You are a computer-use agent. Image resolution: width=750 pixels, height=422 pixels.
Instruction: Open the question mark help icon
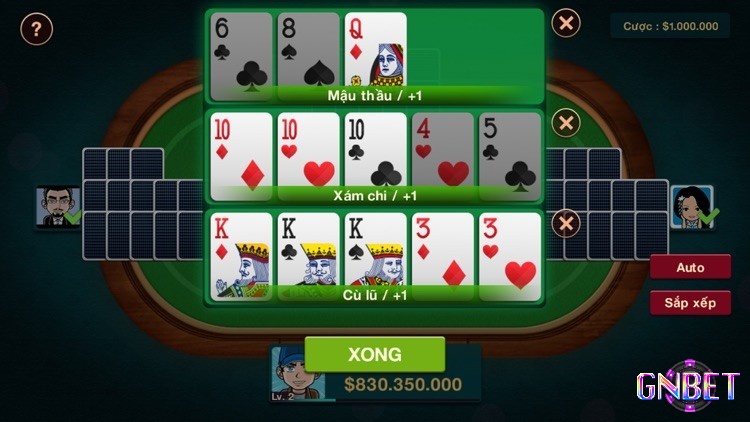click(36, 29)
